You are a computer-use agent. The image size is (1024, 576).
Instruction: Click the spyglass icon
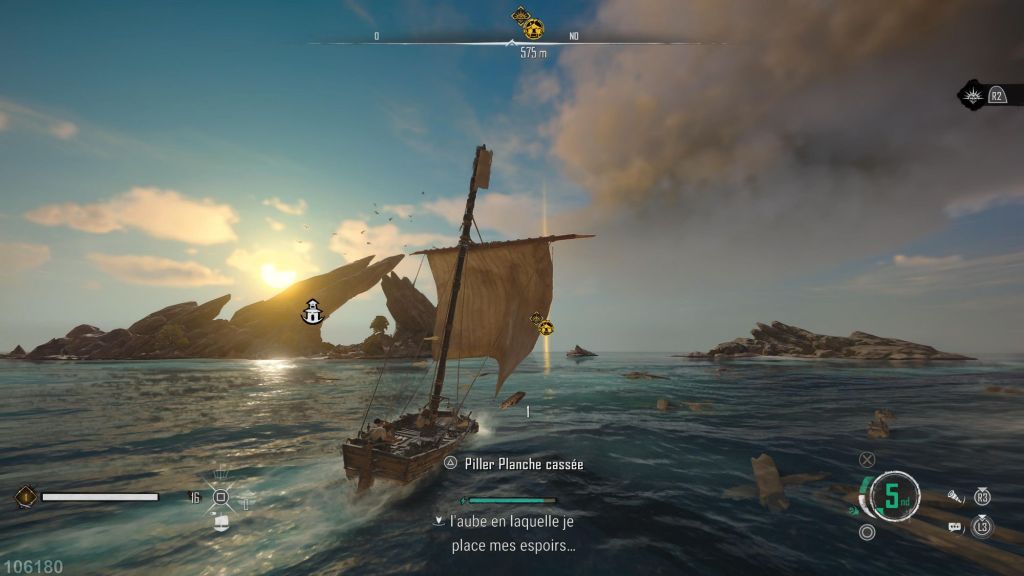(955, 496)
